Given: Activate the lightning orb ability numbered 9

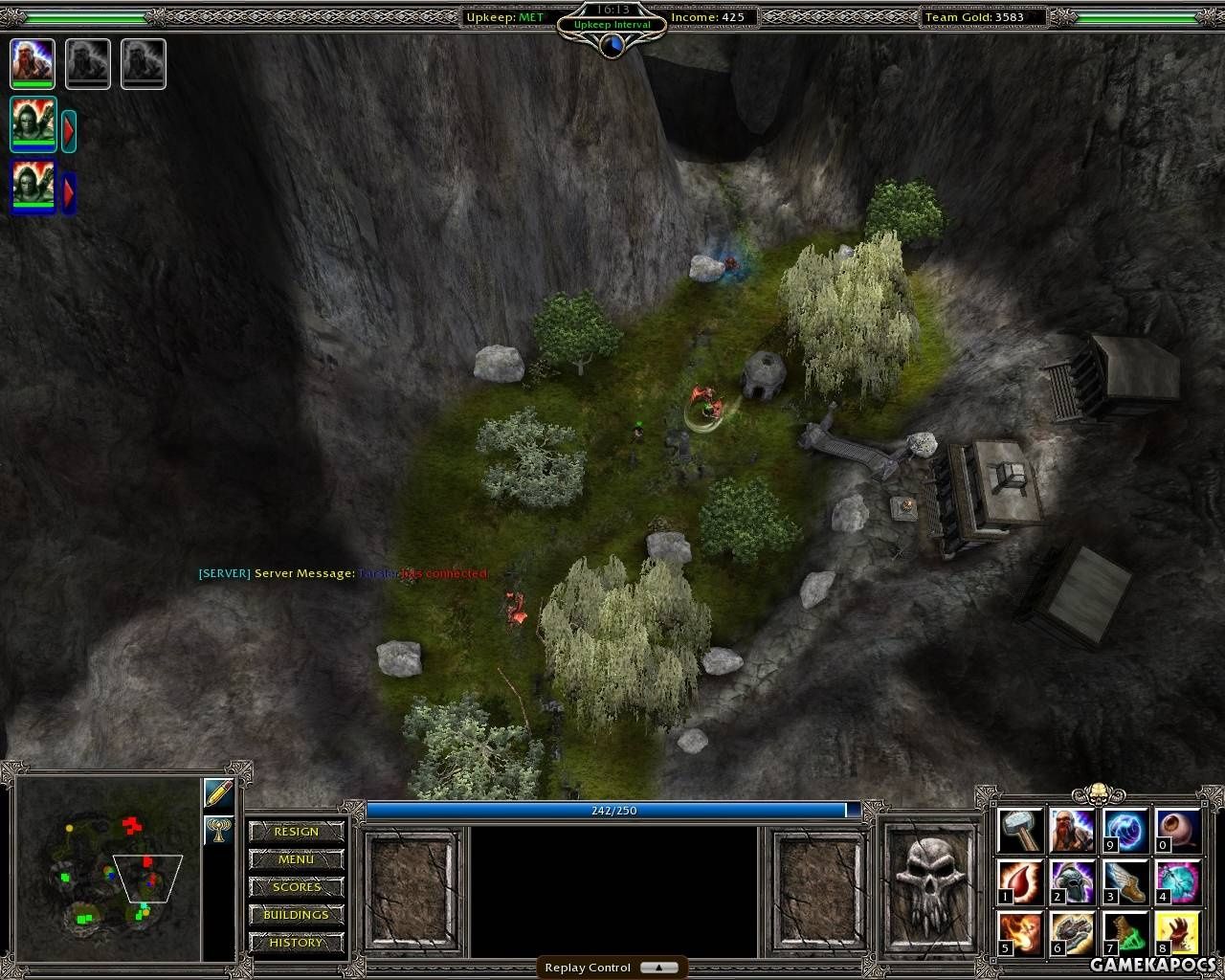Looking at the screenshot, I should [x=1125, y=831].
